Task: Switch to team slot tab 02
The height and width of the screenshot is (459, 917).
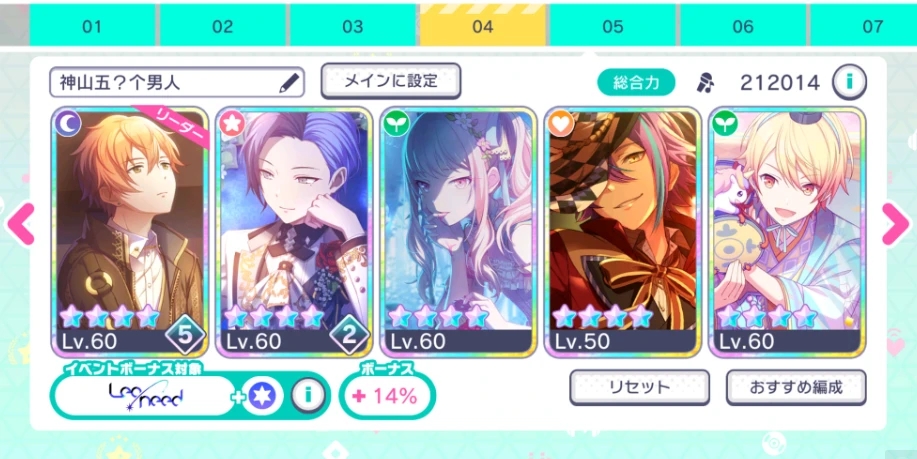Action: [222, 26]
